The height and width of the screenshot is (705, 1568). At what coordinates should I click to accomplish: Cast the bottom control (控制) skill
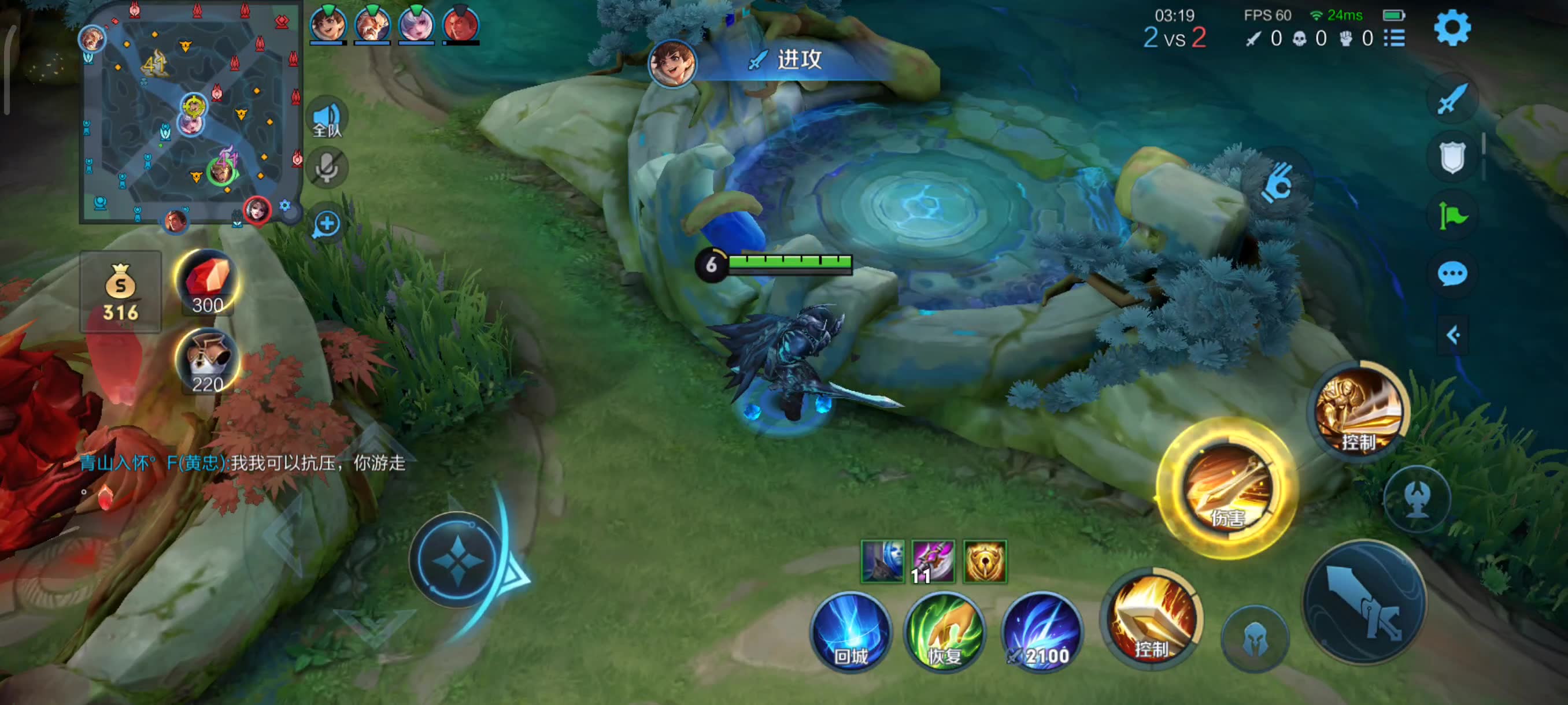tap(1152, 621)
